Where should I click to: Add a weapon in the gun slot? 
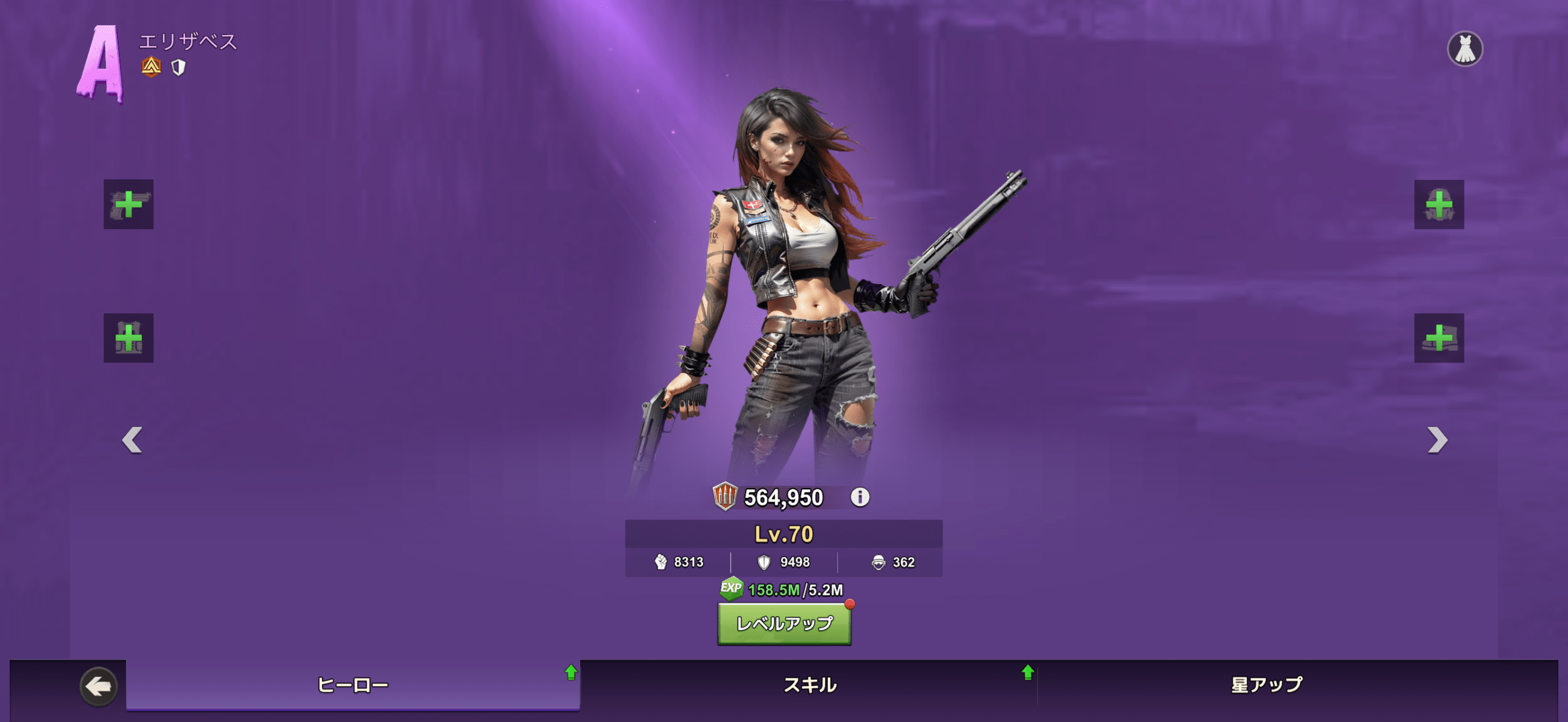[x=129, y=205]
